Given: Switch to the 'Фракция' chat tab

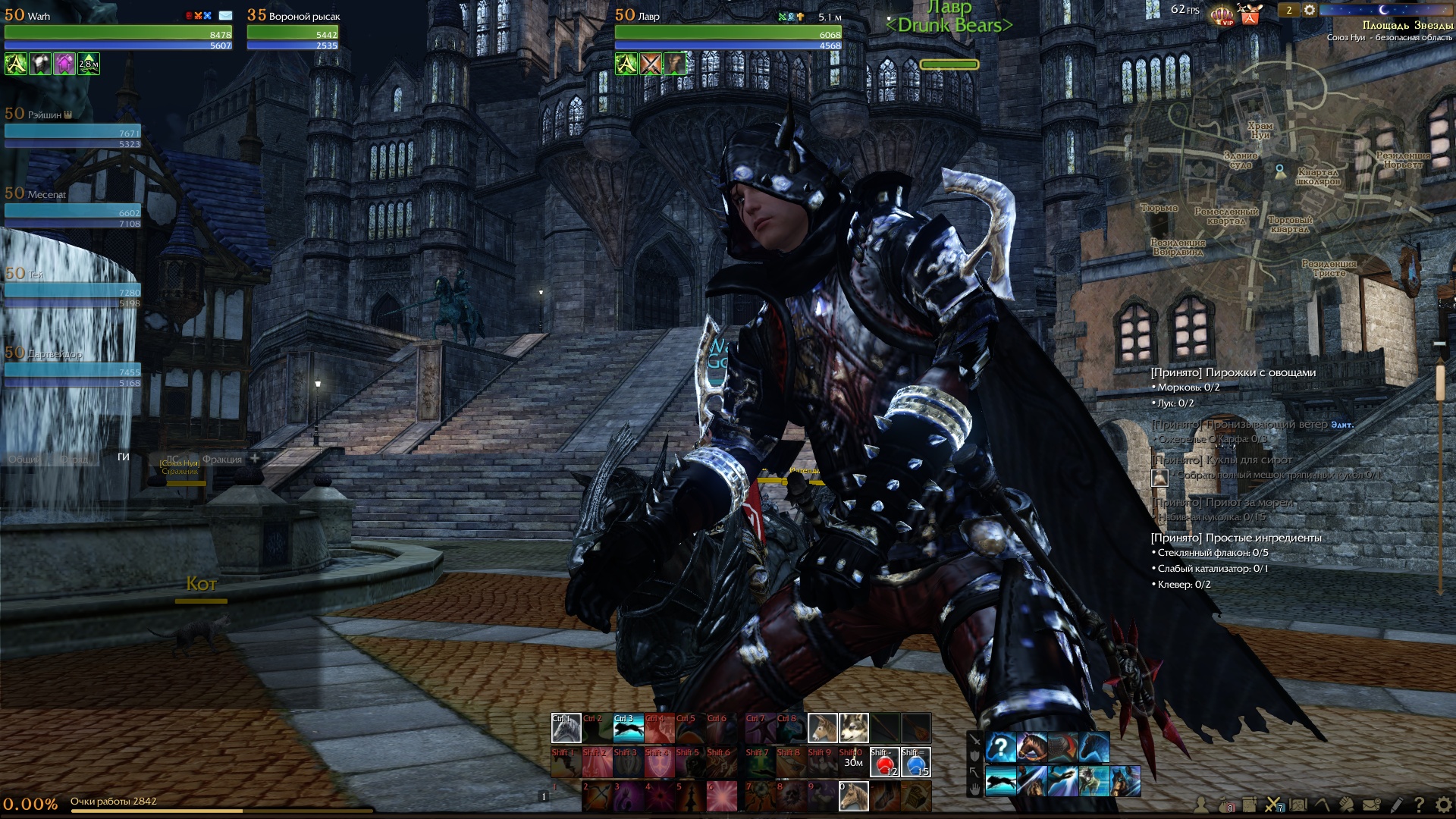Looking at the screenshot, I should 221,459.
